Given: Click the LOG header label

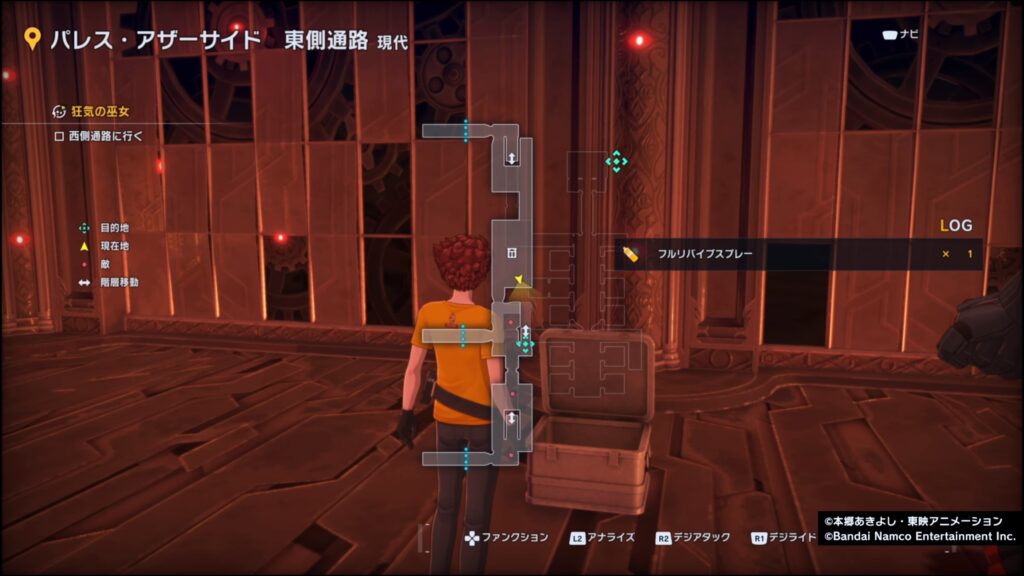Looking at the screenshot, I should click(x=956, y=226).
